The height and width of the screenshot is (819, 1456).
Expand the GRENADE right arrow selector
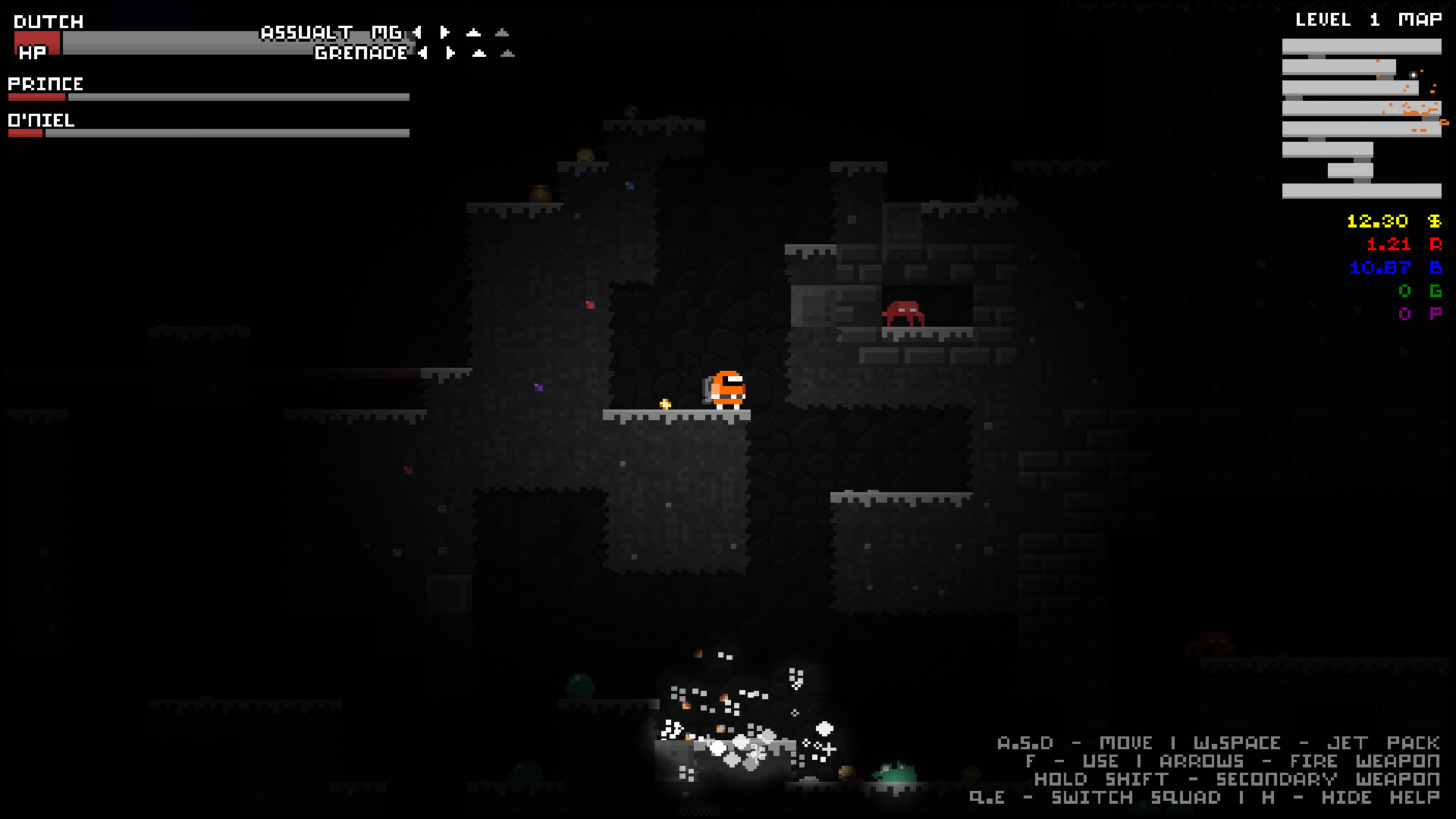[x=450, y=53]
